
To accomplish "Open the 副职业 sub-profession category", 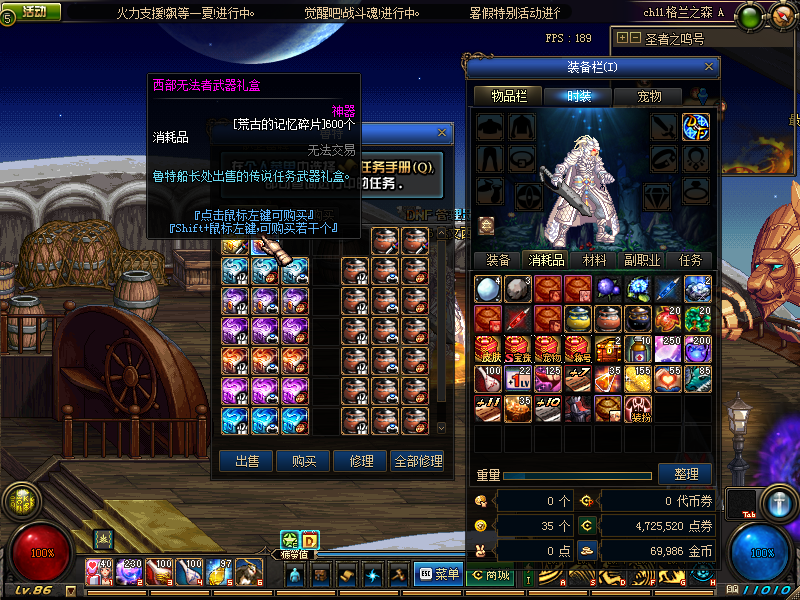I will [x=642, y=259].
